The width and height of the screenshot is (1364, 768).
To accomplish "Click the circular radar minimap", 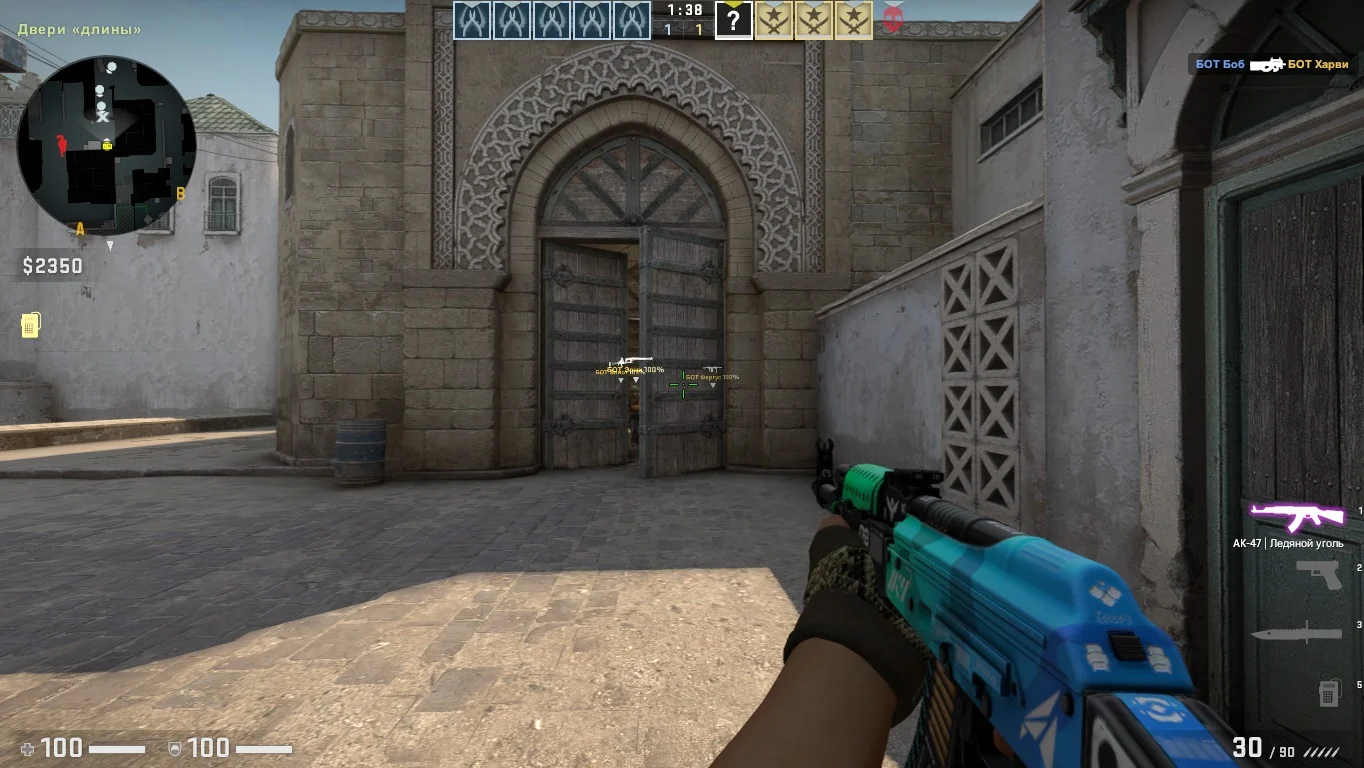I will (x=106, y=146).
